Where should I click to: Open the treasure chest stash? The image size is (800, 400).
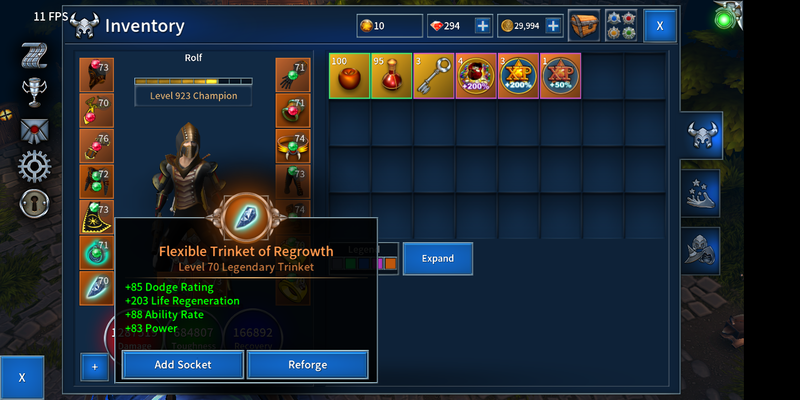[584, 26]
